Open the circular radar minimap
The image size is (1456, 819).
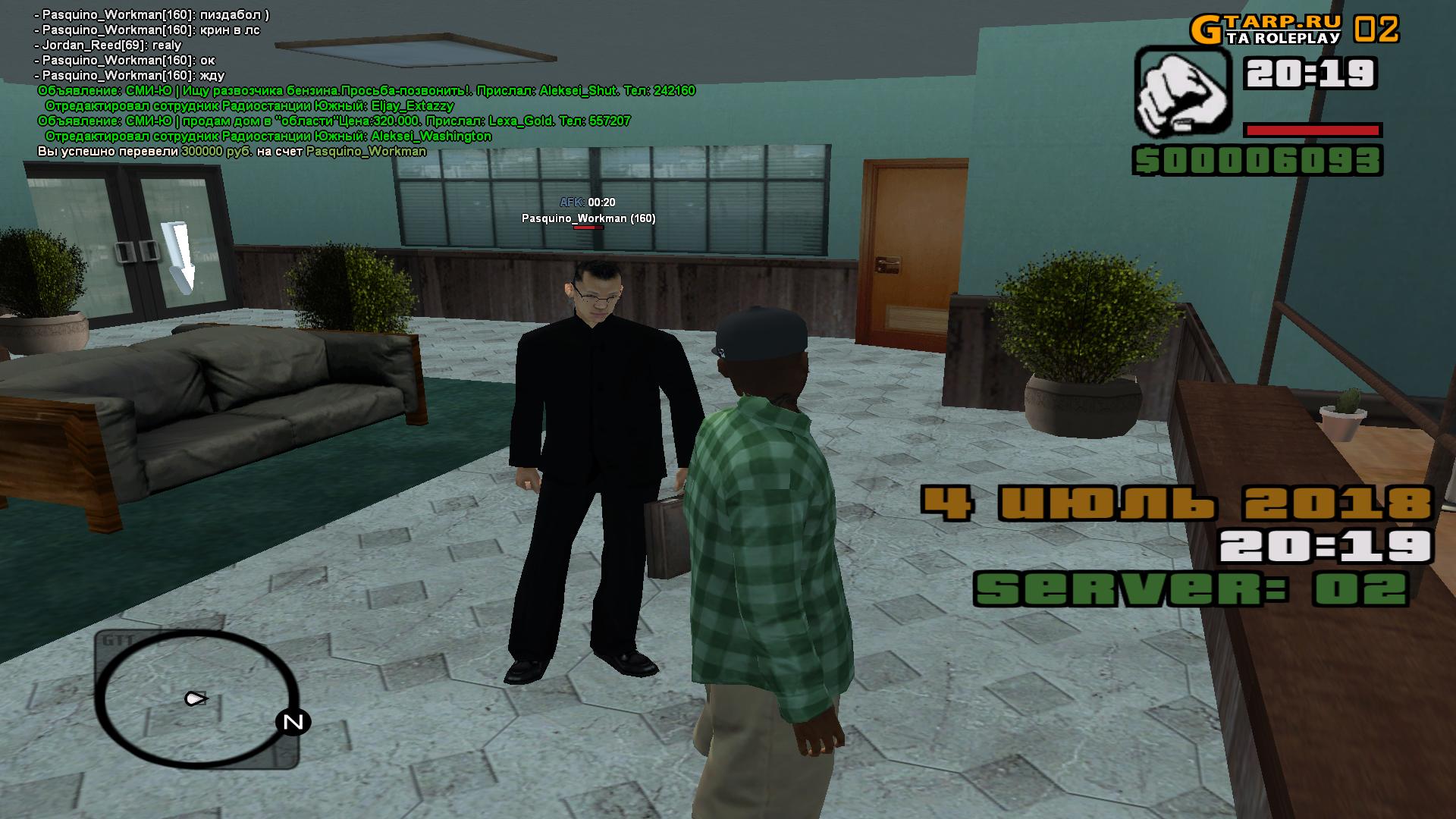[x=196, y=698]
